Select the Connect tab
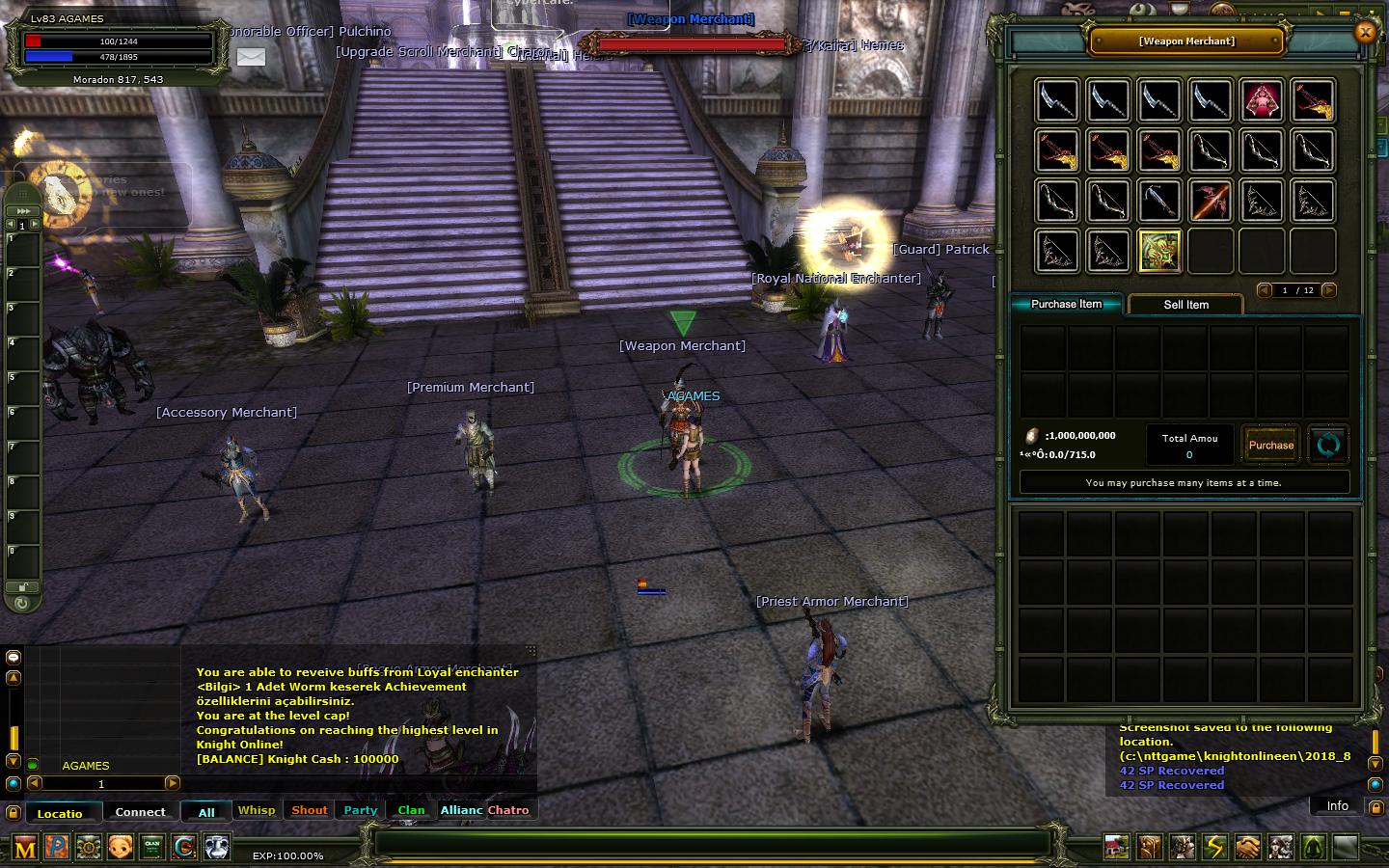 tap(140, 812)
